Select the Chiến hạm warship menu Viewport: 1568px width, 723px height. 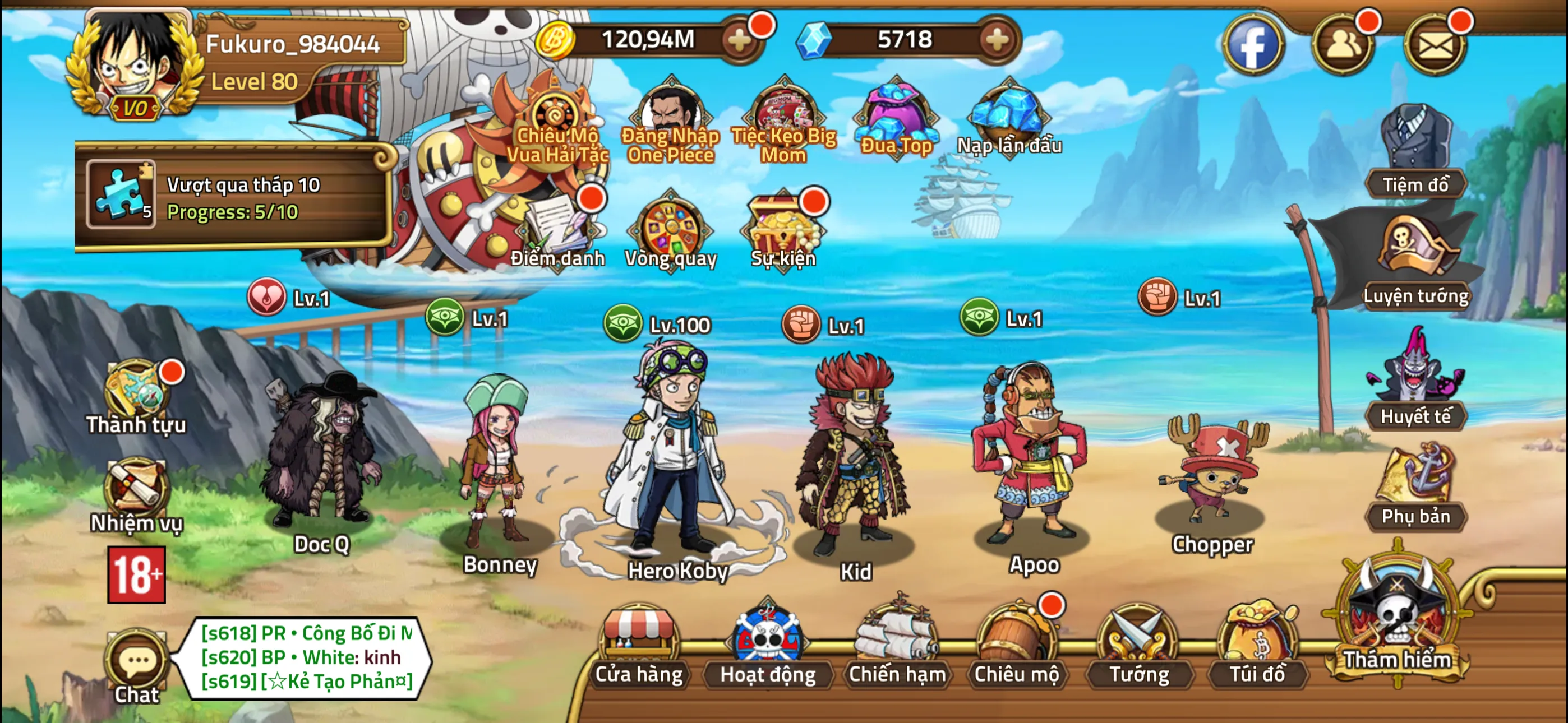tap(897, 646)
